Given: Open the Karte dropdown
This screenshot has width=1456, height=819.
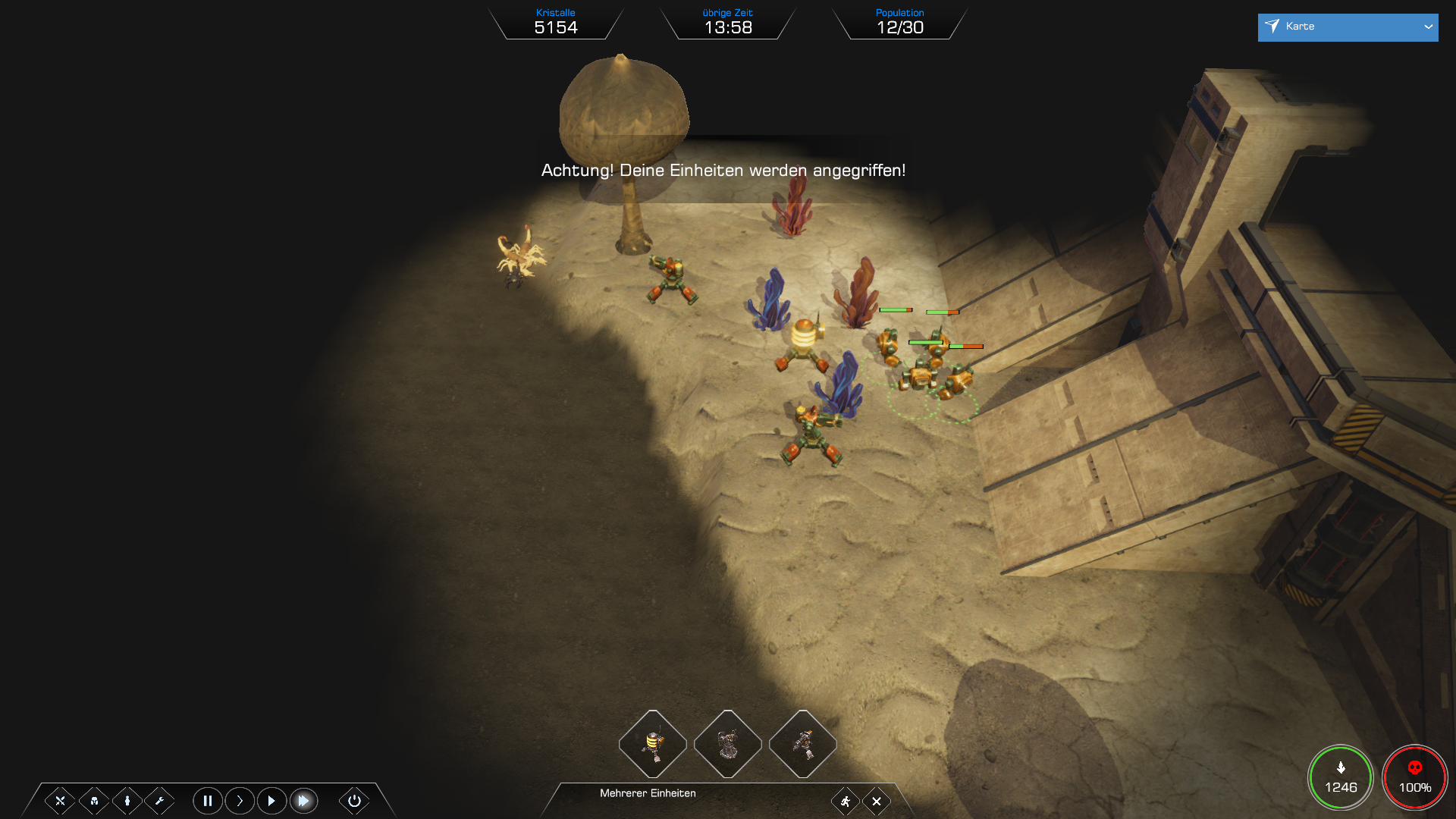Looking at the screenshot, I should 1348,27.
